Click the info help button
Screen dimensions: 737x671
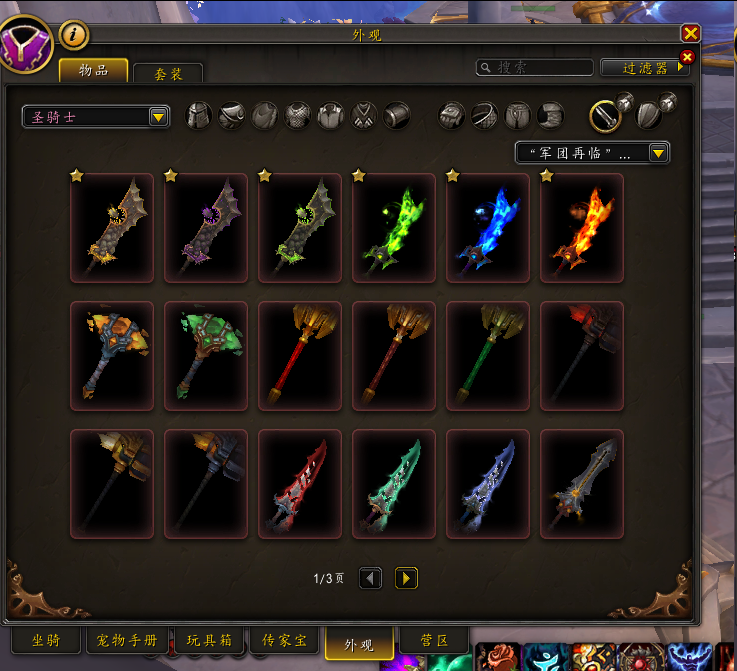pyautogui.click(x=74, y=35)
